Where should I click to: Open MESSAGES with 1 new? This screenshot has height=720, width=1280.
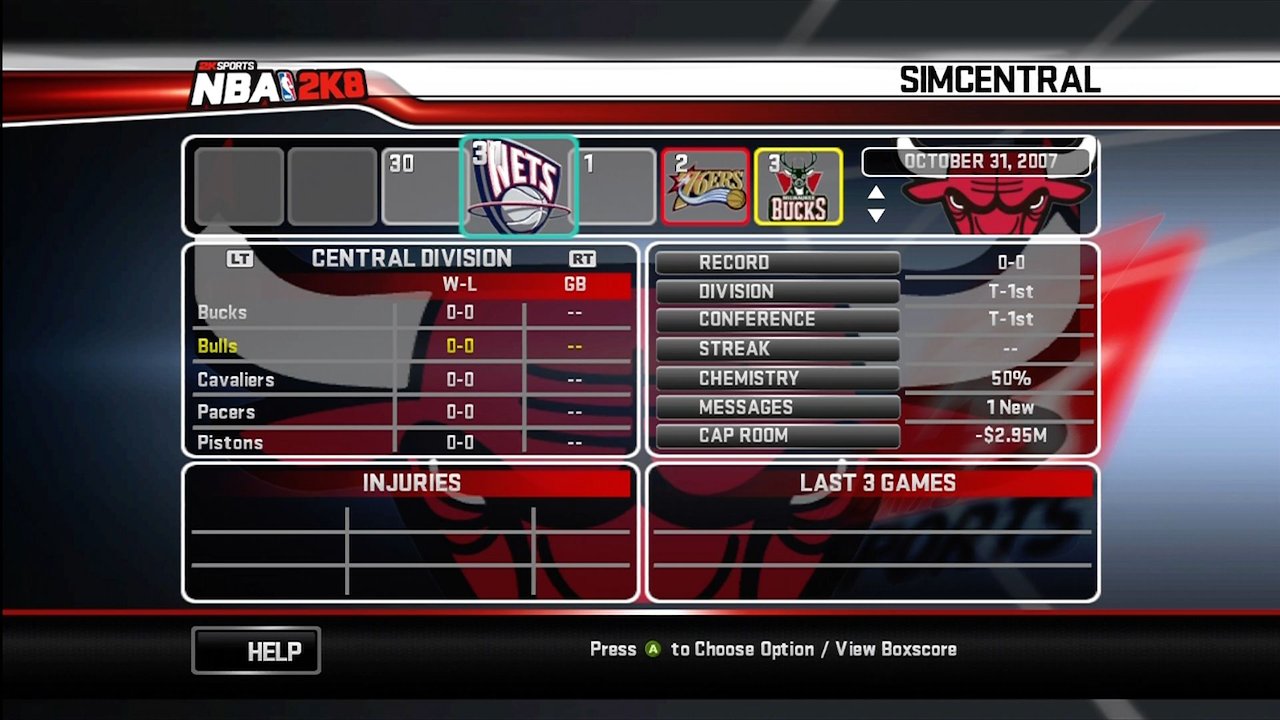777,407
